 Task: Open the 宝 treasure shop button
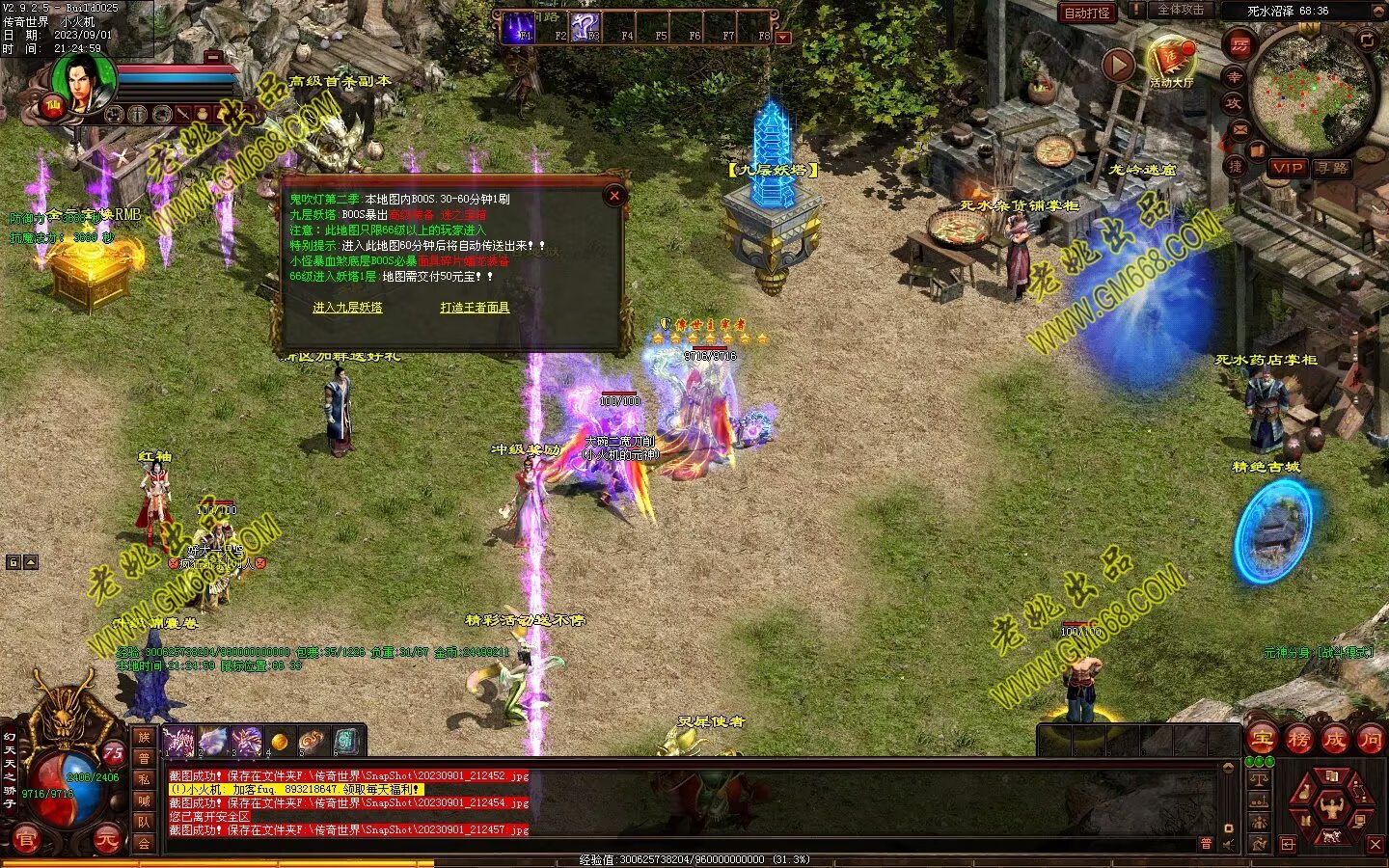1261,740
